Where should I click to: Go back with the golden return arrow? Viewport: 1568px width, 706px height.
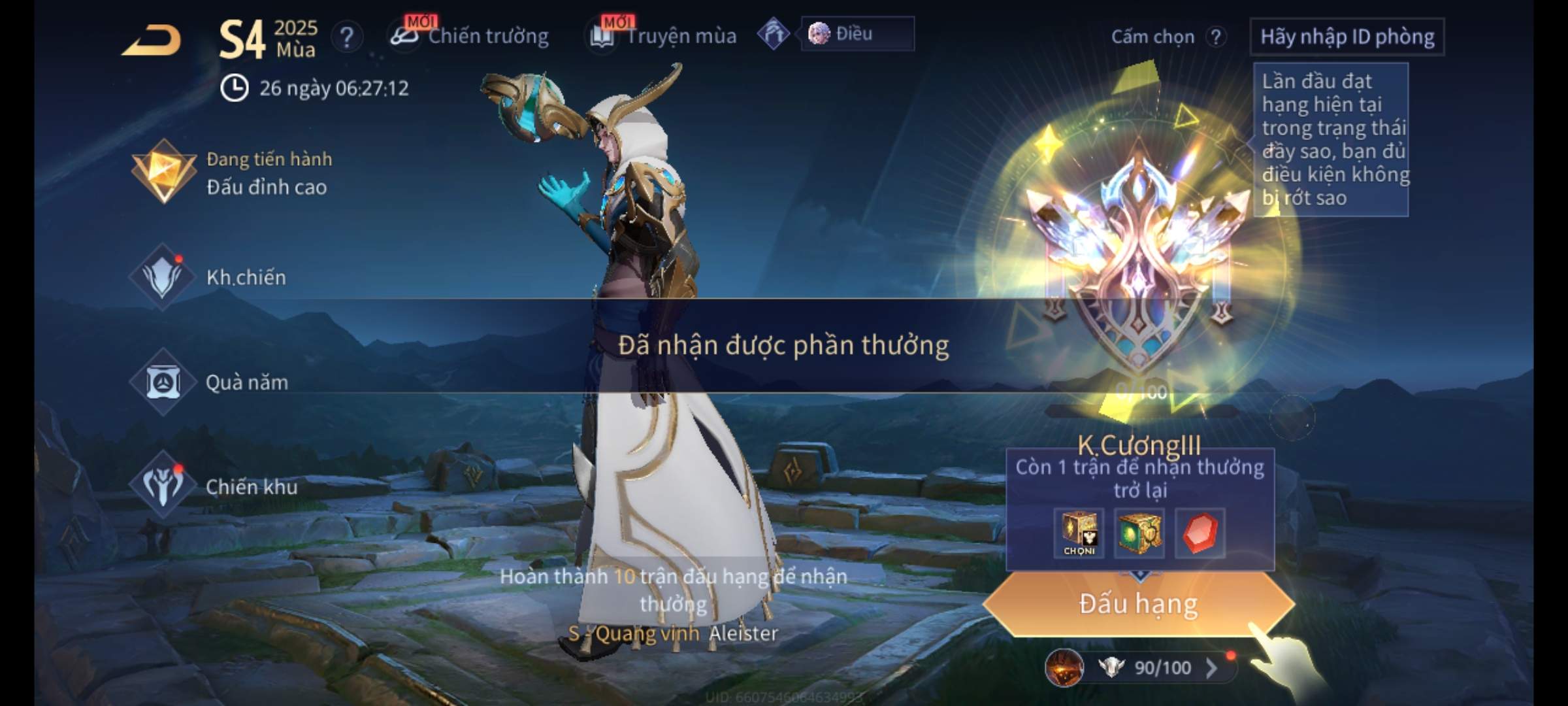pyautogui.click(x=152, y=41)
